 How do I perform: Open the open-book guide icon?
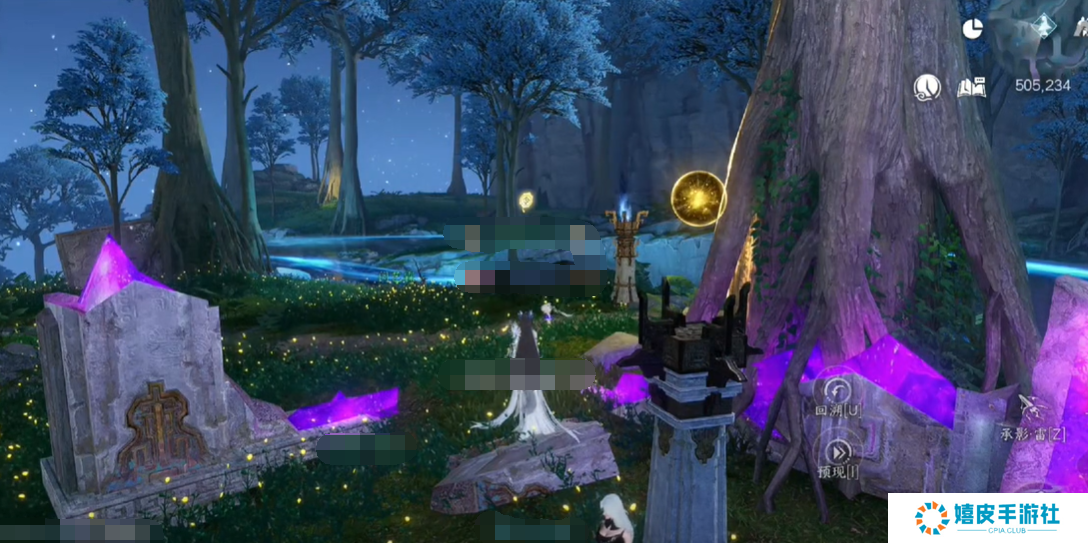(x=971, y=87)
